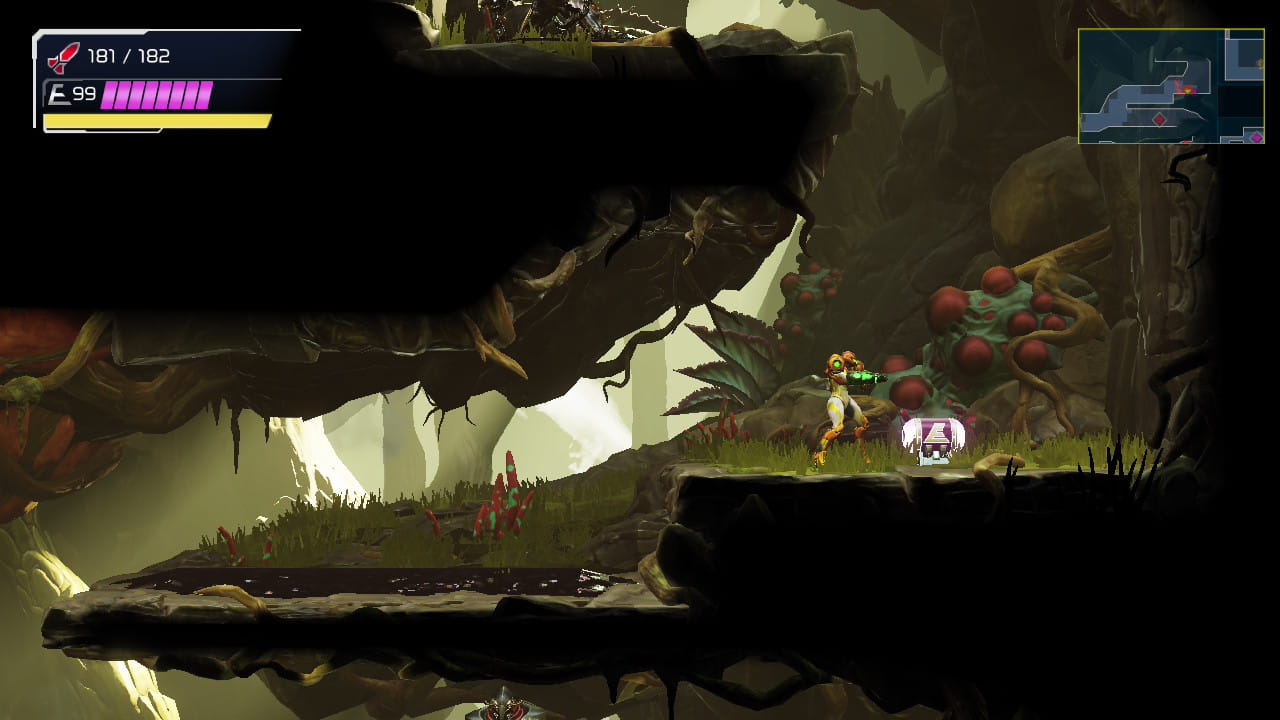Select the E energy icon on the health bar
This screenshot has height=720, width=1280.
[61, 95]
